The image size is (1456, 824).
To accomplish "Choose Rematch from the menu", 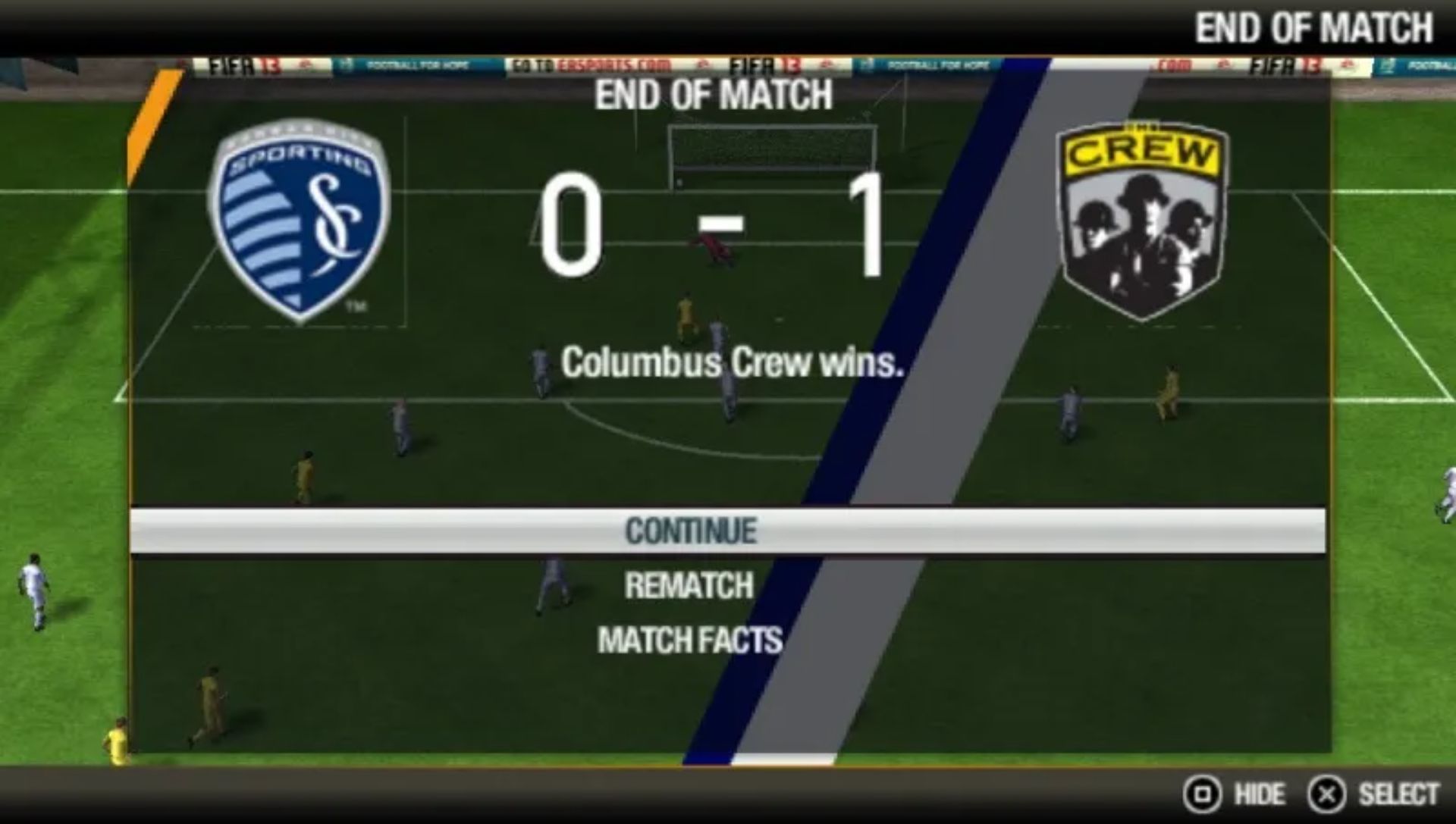I will [689, 585].
